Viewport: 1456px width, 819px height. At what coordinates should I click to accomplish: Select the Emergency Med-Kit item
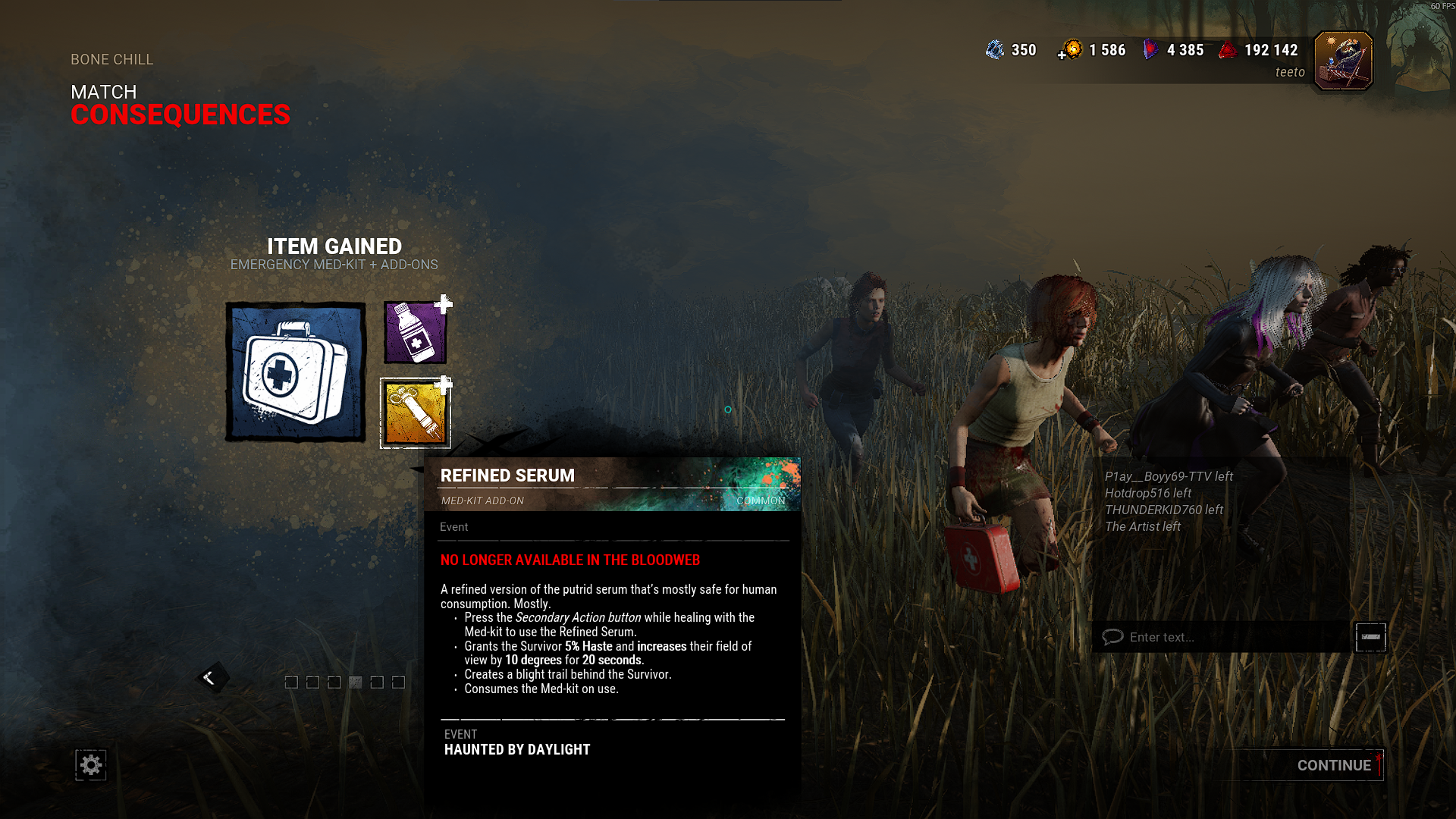tap(296, 372)
